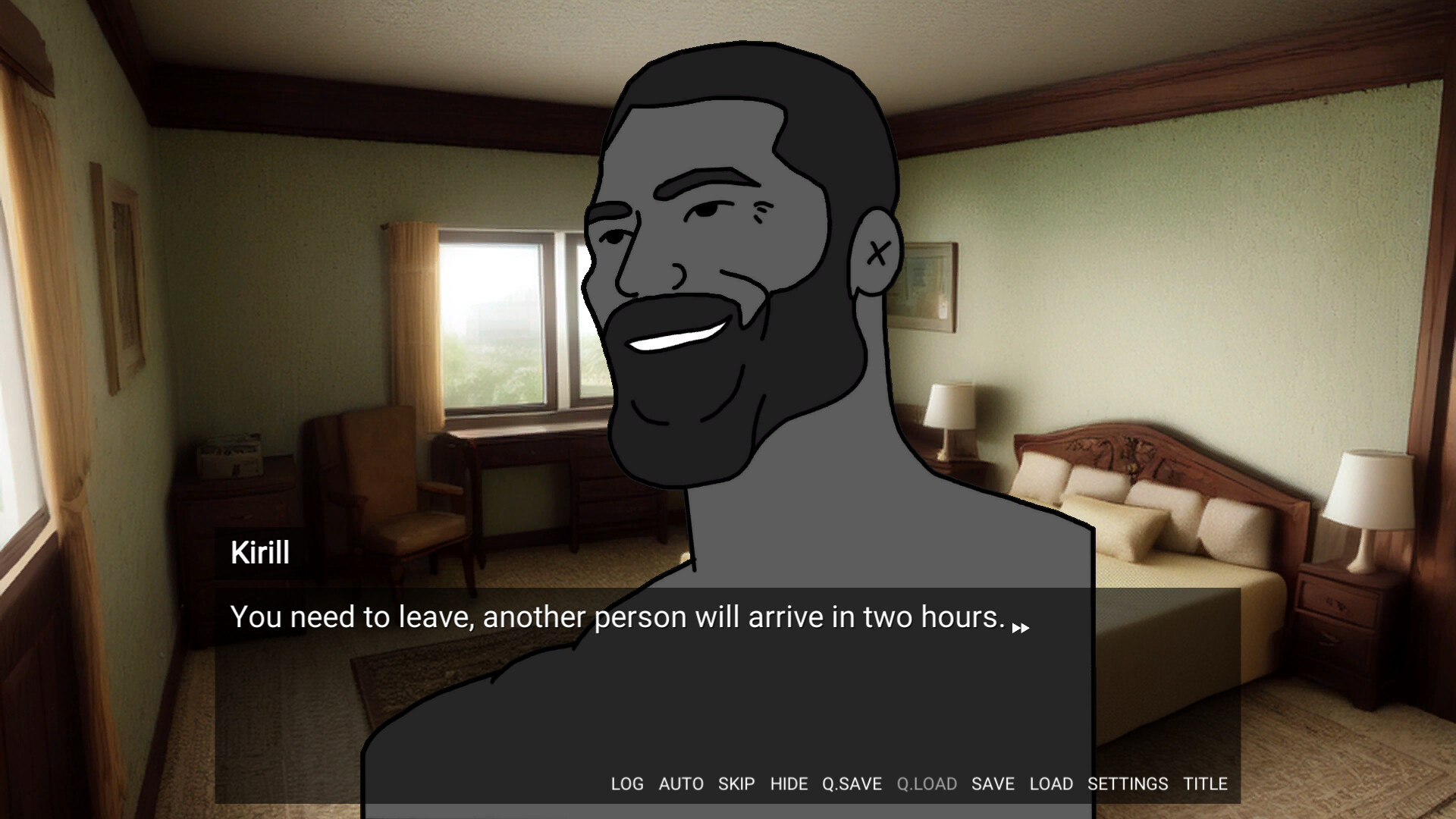The height and width of the screenshot is (819, 1456).
Task: Open the dialogue history via LOG
Action: point(627,784)
